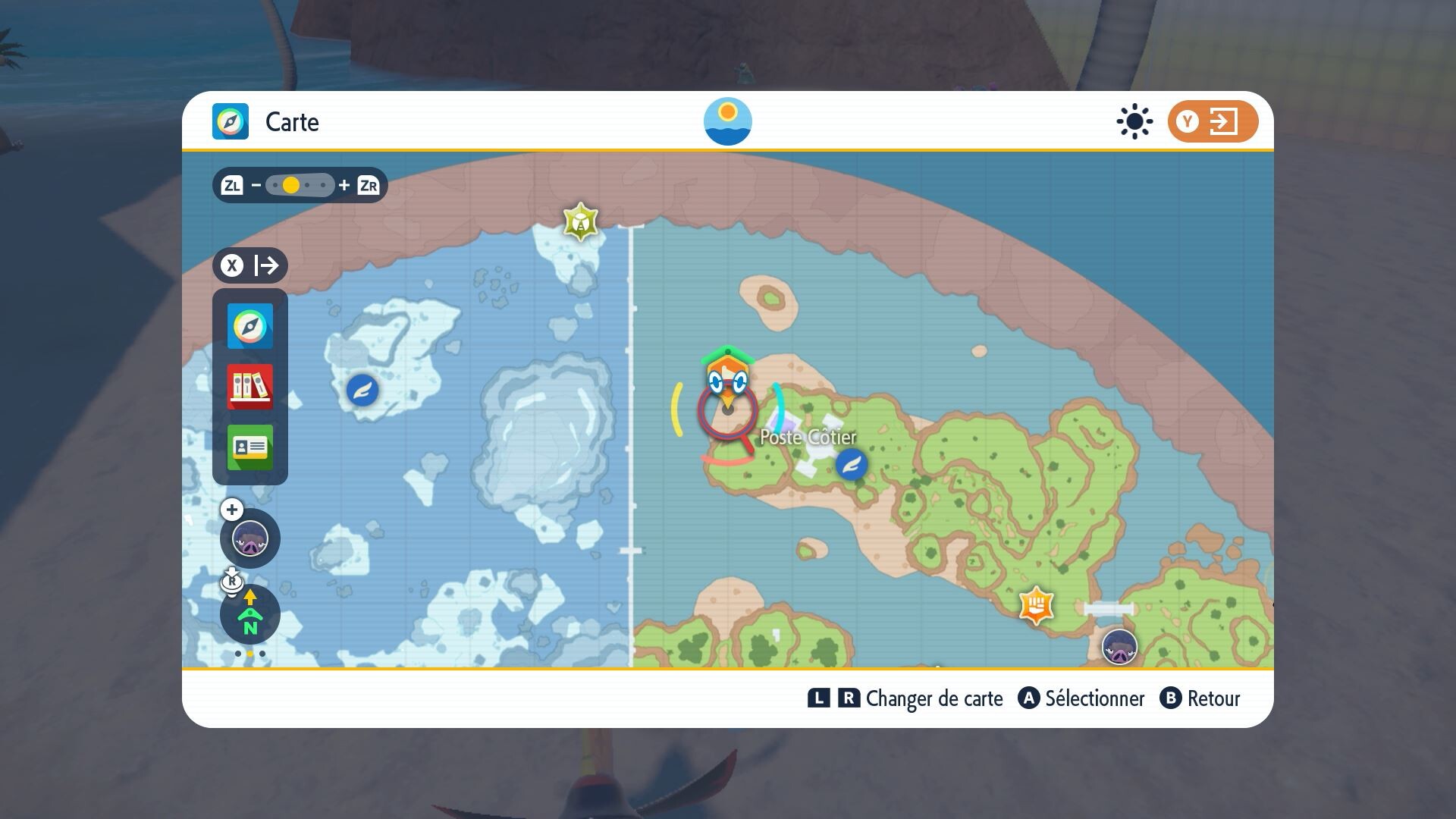
Task: Click the sun weather icon
Action: 1134,121
